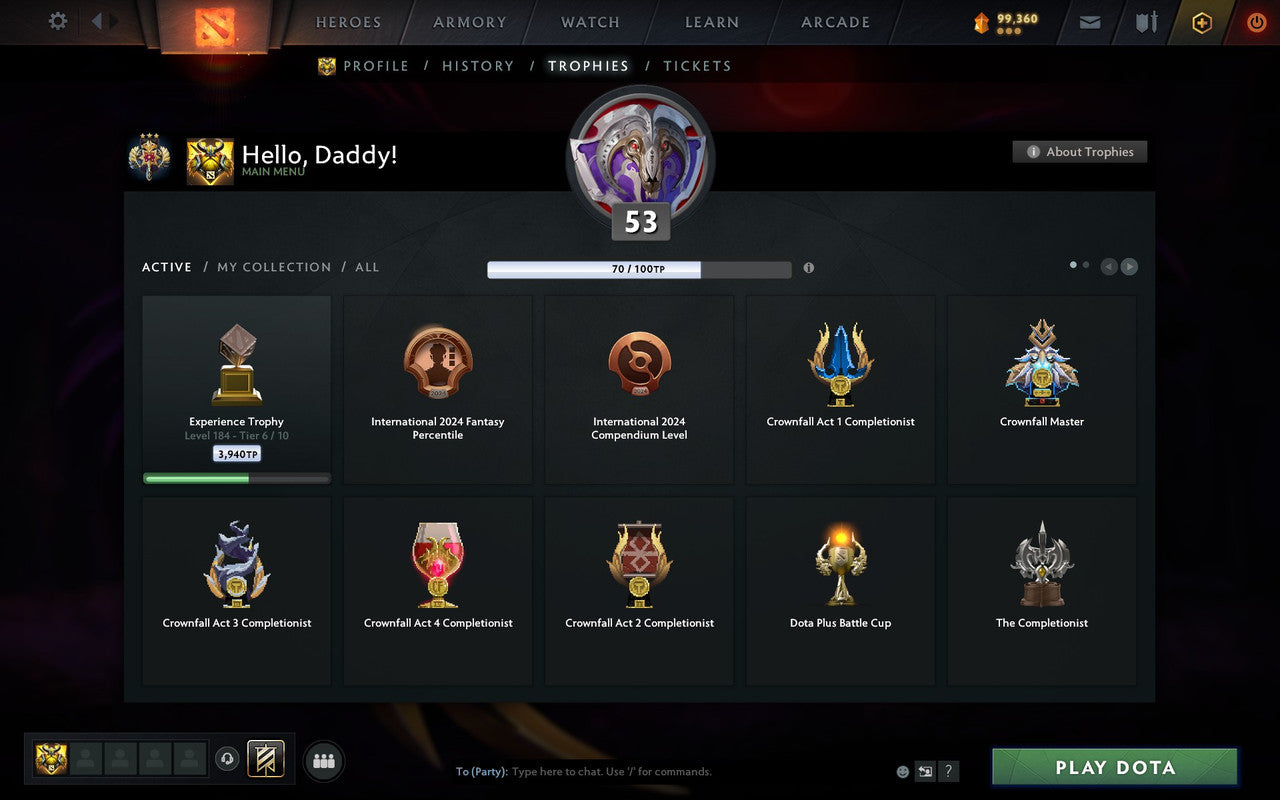Screen dimensions: 1280x800
Task: Open the mail notifications icon
Action: click(1089, 22)
